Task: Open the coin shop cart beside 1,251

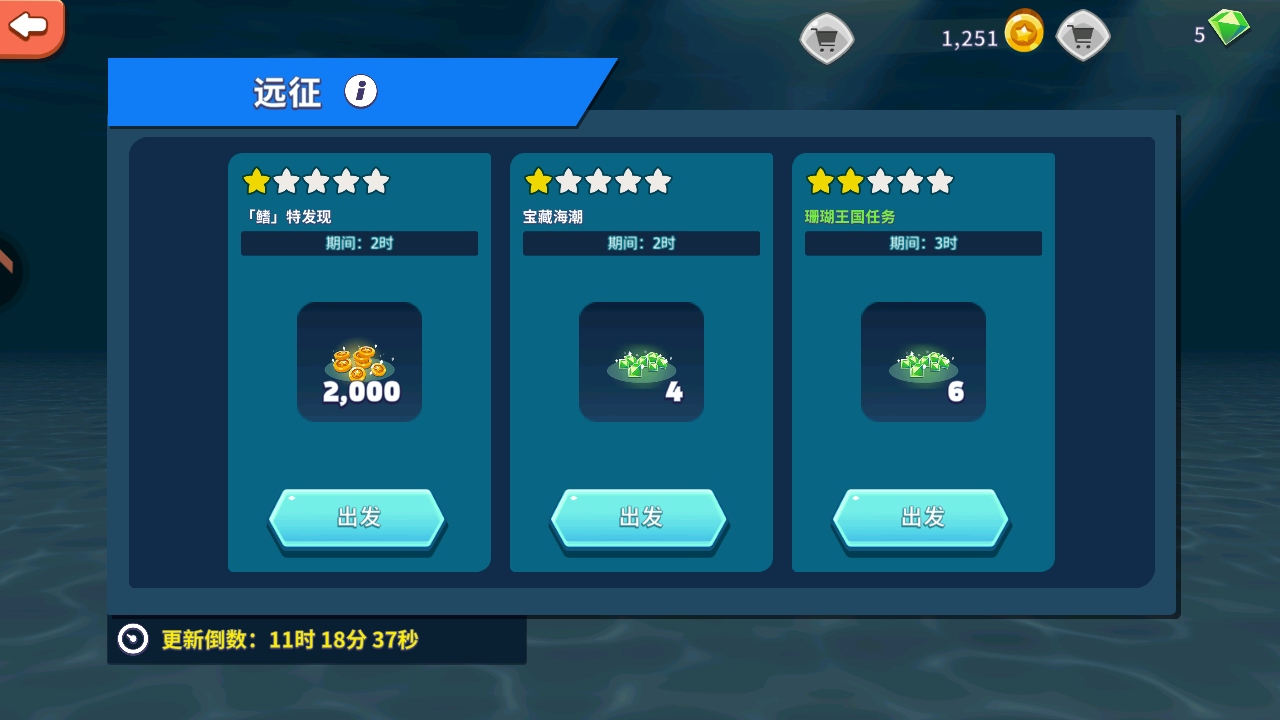Action: tap(826, 39)
